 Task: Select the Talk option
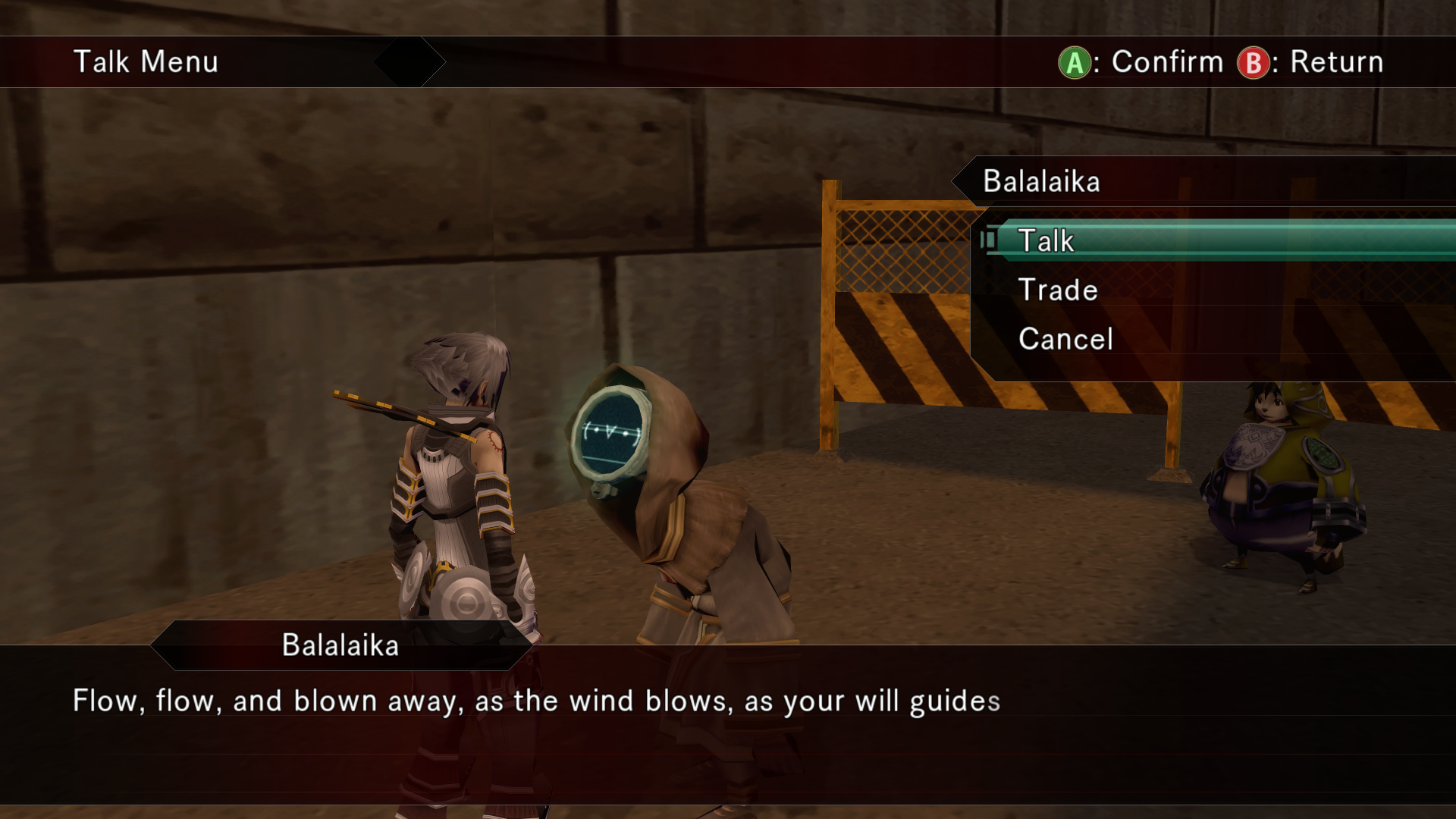[x=1046, y=241]
